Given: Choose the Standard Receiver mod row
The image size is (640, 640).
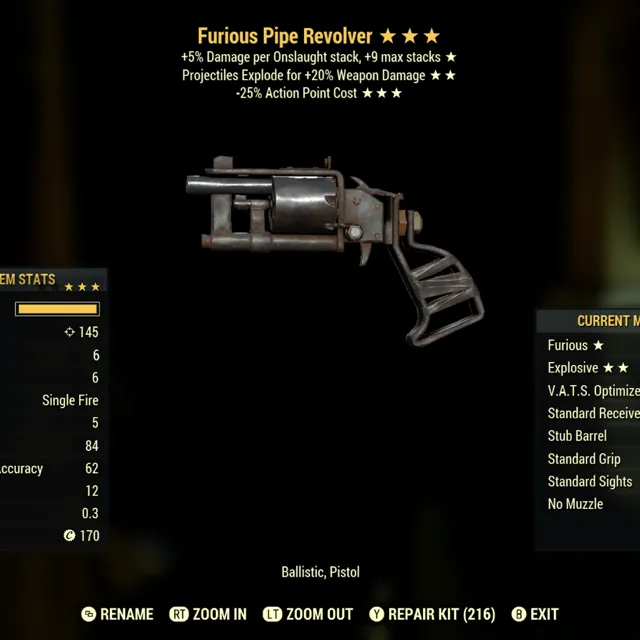Looking at the screenshot, I should pos(593,413).
